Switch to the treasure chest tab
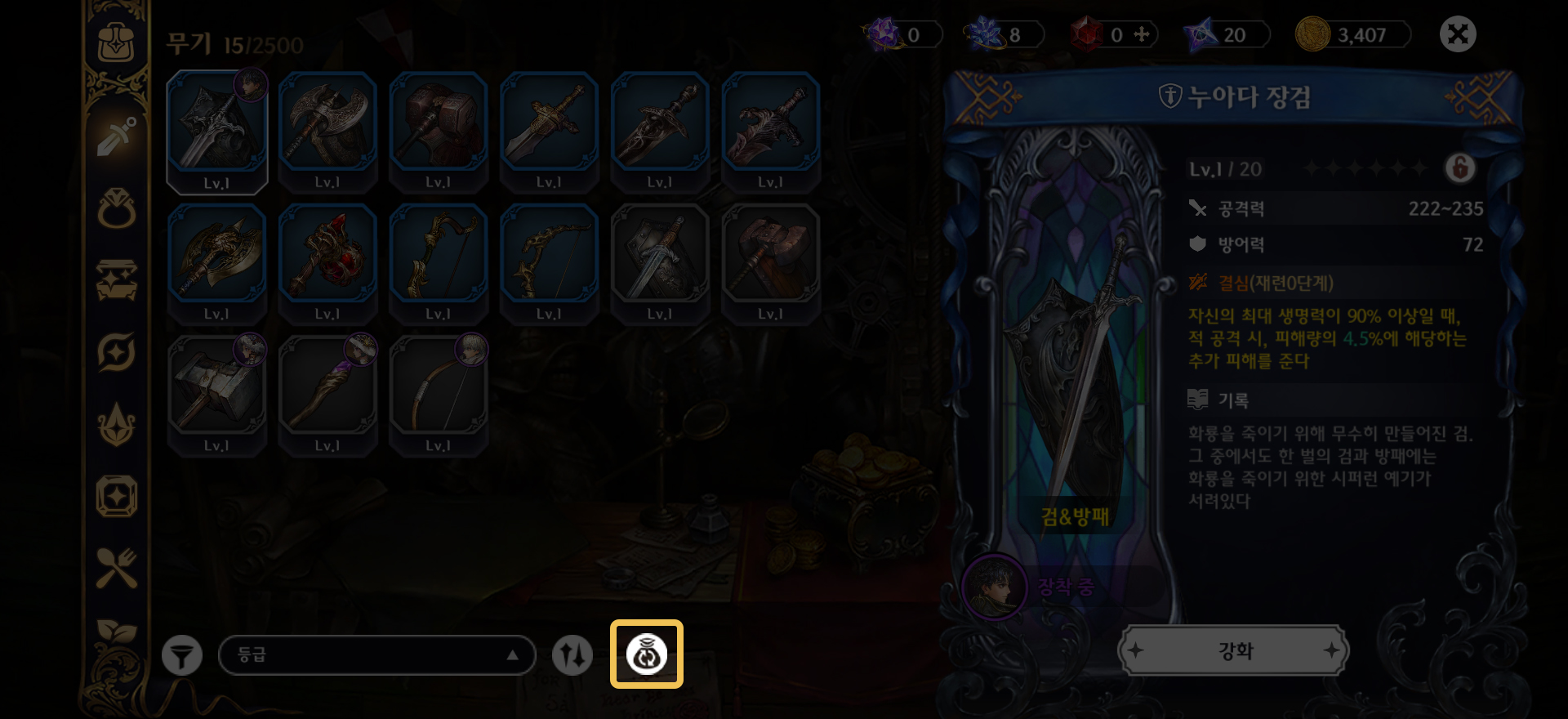The width and height of the screenshot is (1568, 719). click(x=117, y=280)
